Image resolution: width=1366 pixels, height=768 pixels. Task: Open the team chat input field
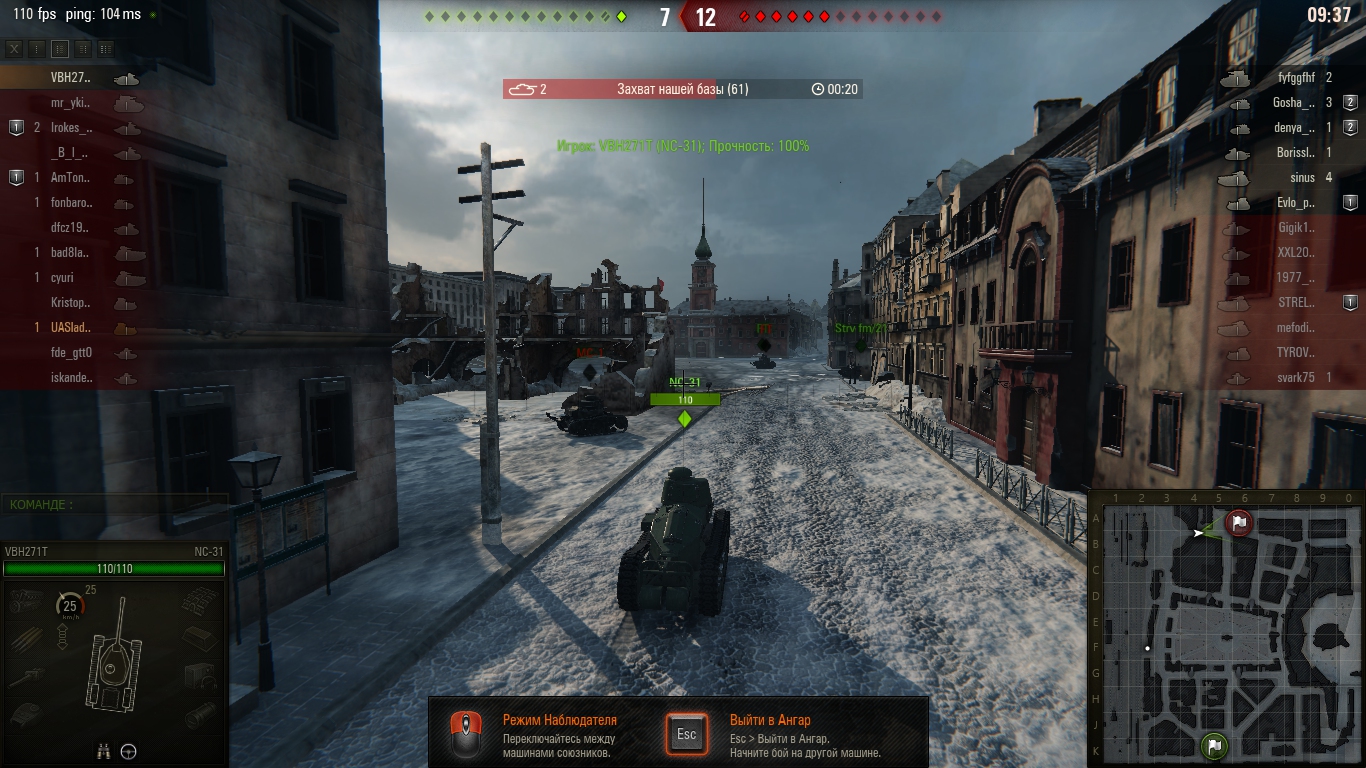coord(115,505)
